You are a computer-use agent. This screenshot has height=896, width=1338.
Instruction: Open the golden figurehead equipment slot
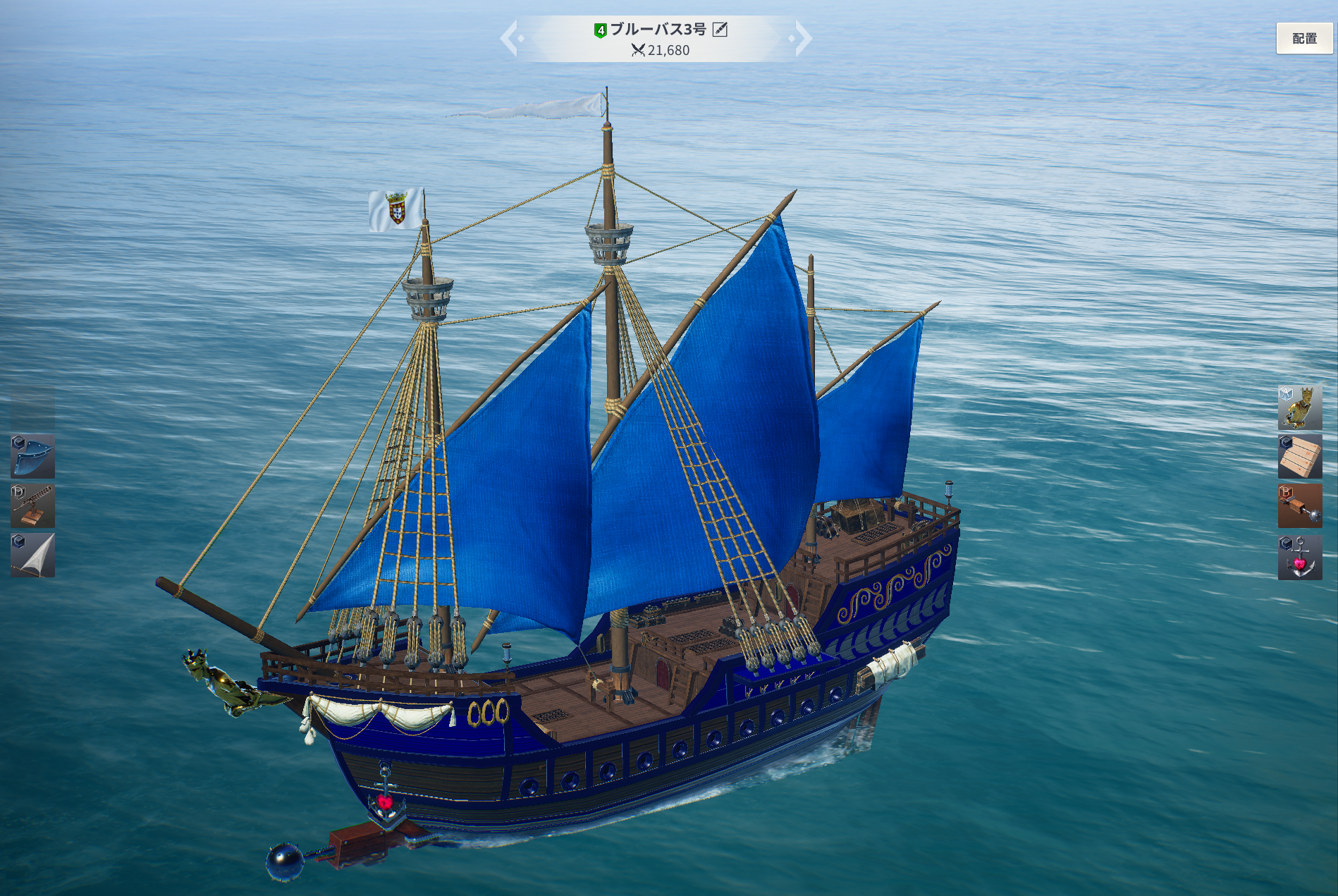1299,407
